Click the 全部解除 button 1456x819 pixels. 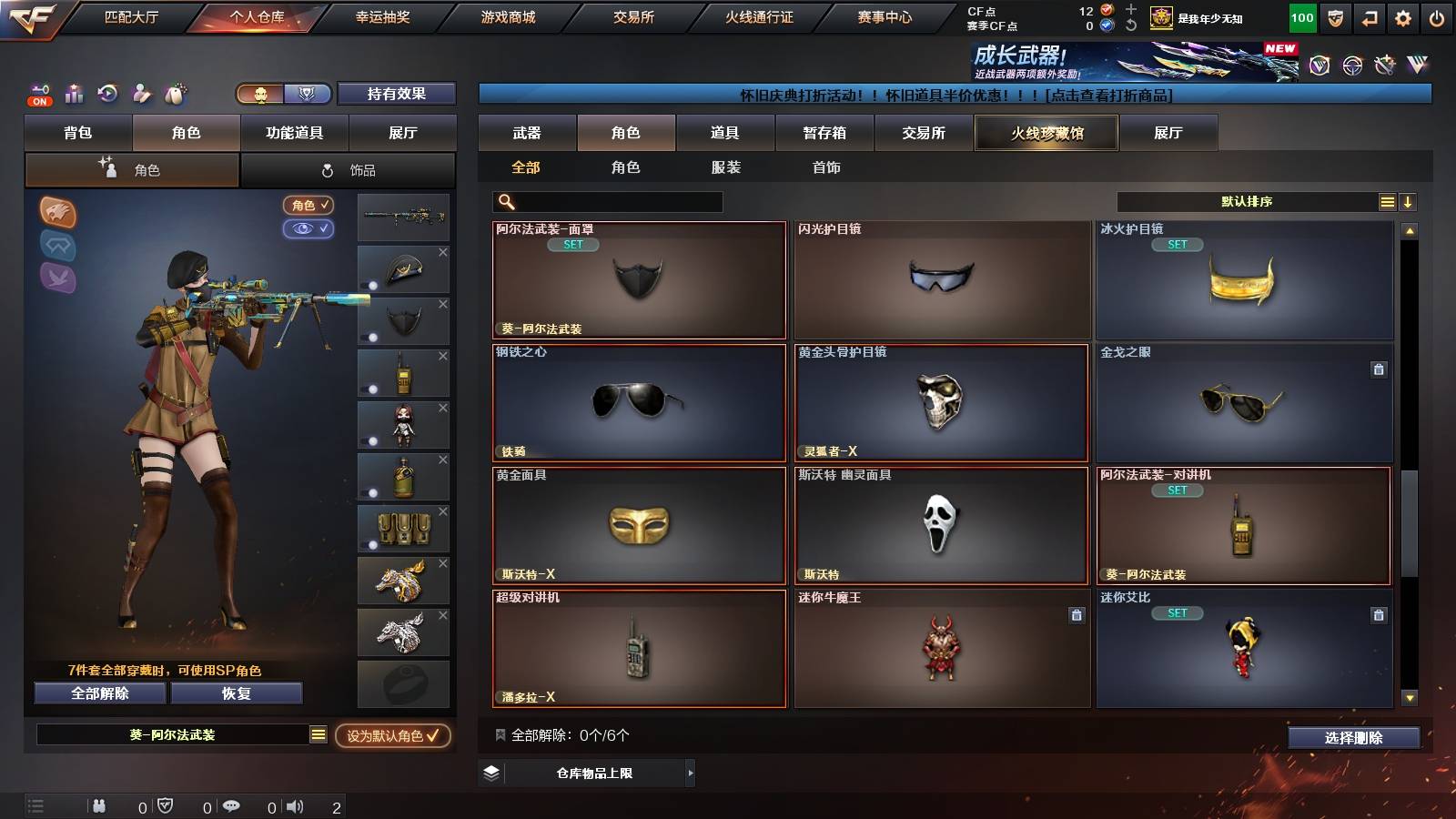pyautogui.click(x=99, y=693)
